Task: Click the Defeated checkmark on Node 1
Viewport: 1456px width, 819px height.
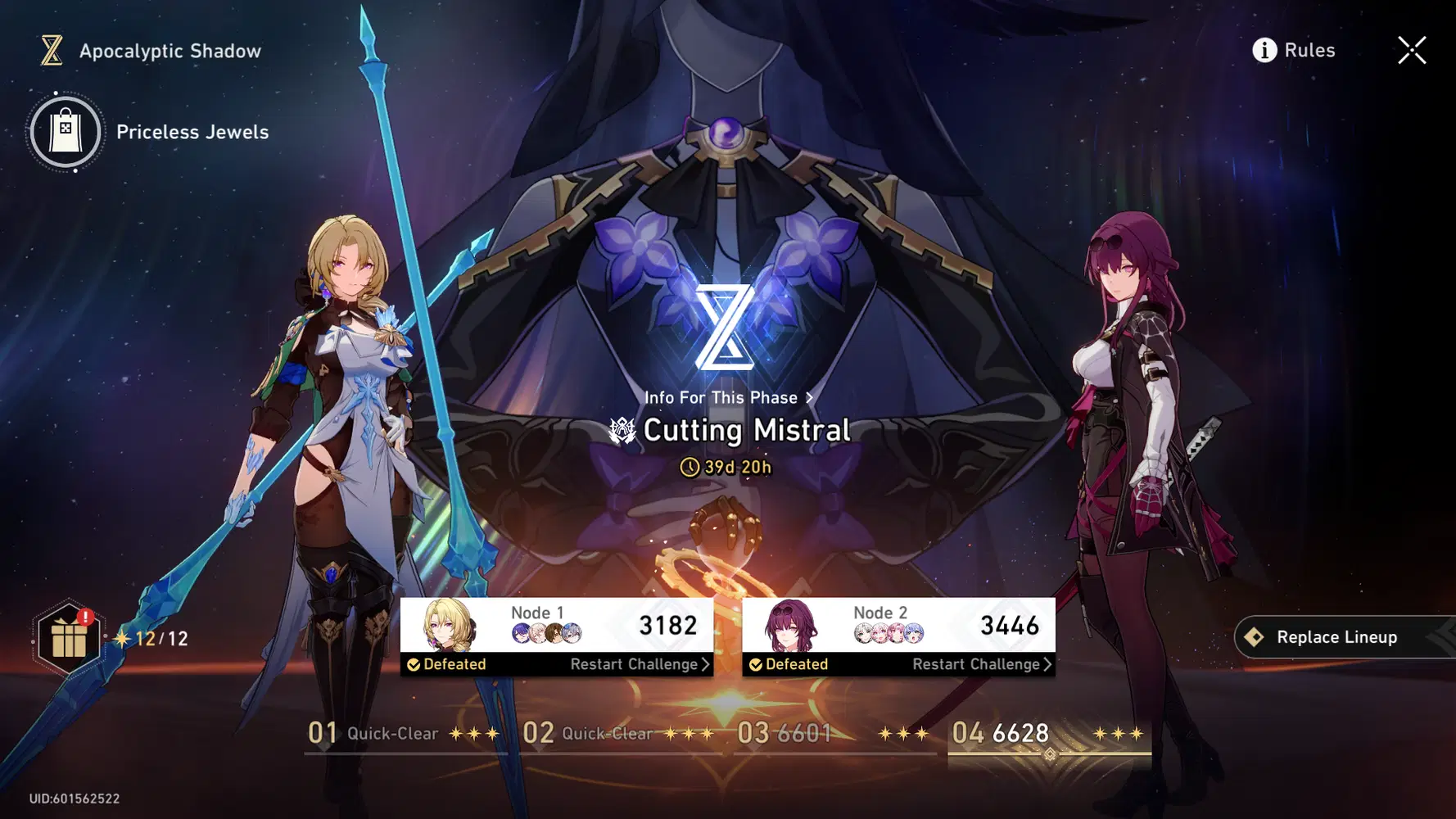Action: pyautogui.click(x=414, y=664)
